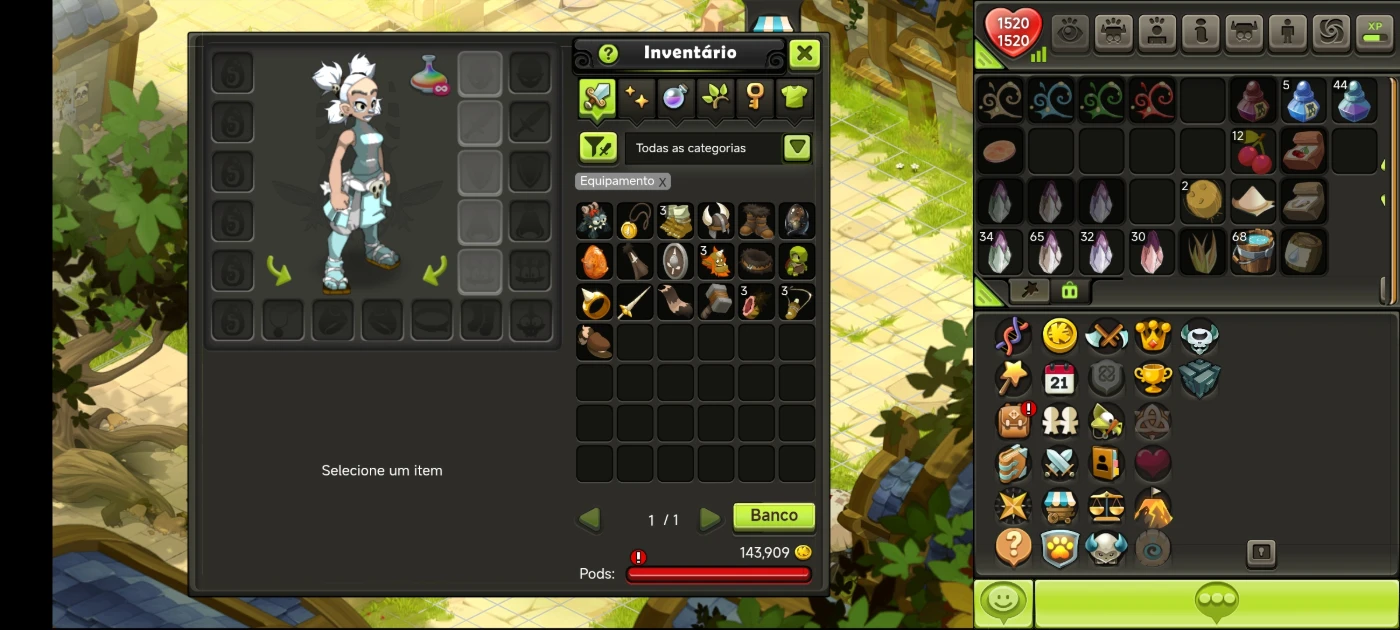Image resolution: width=1400 pixels, height=630 pixels.
Task: Open the smiley emote button
Action: [1003, 602]
